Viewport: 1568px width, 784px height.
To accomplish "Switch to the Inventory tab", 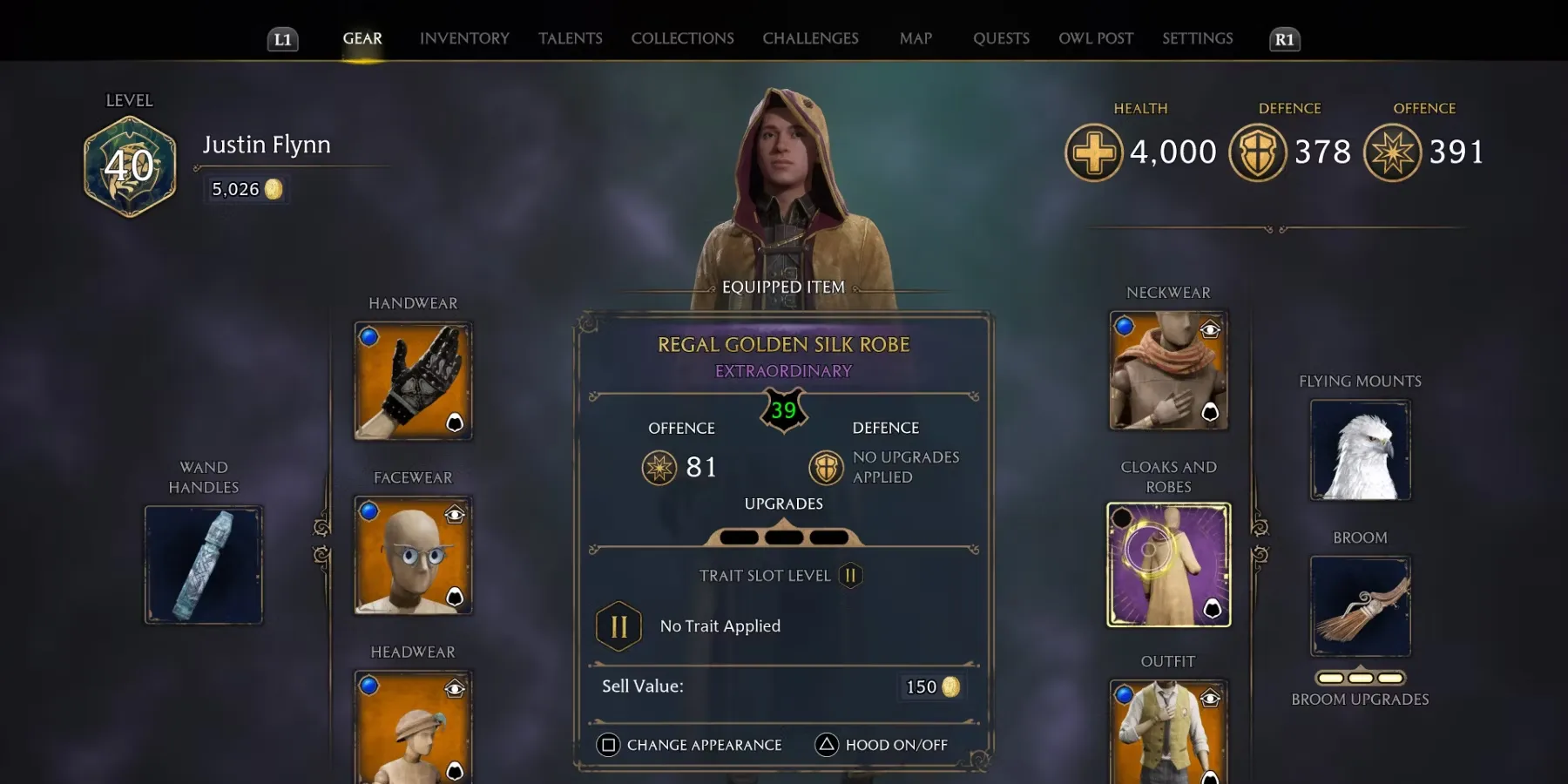I will click(x=464, y=38).
